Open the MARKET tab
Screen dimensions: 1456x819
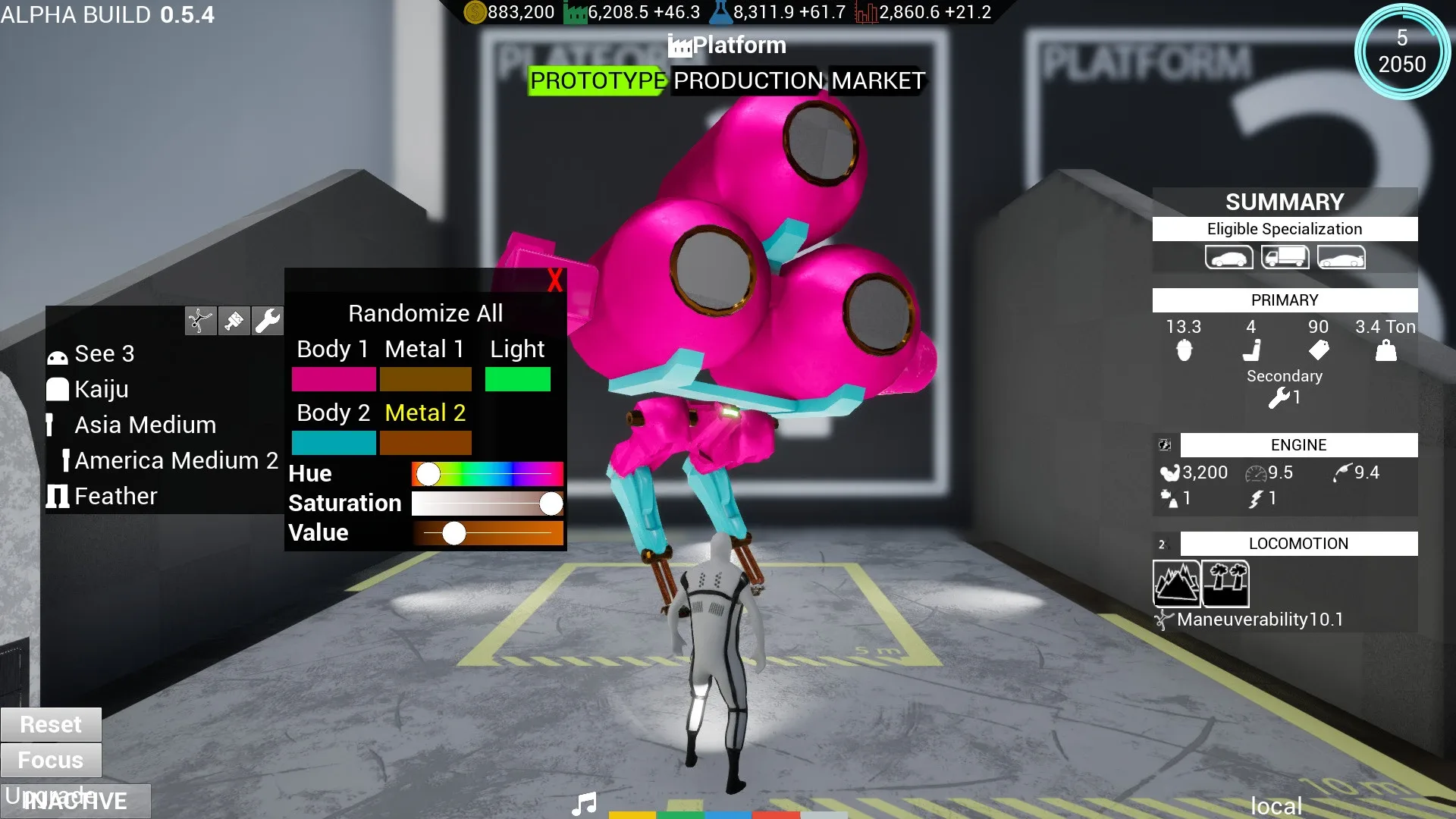tap(877, 81)
